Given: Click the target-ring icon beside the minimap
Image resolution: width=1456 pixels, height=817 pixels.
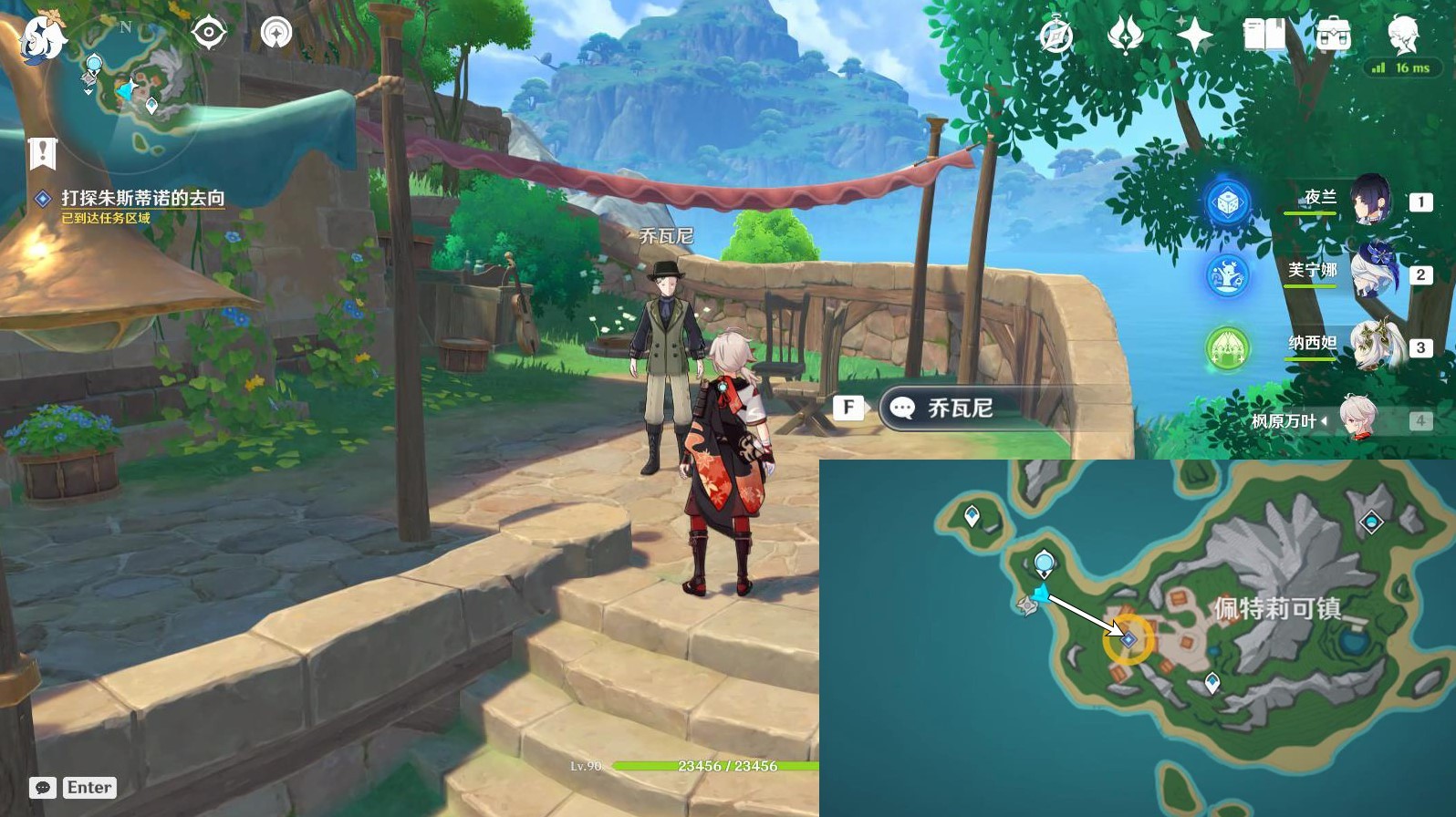Looking at the screenshot, I should click(x=208, y=33).
